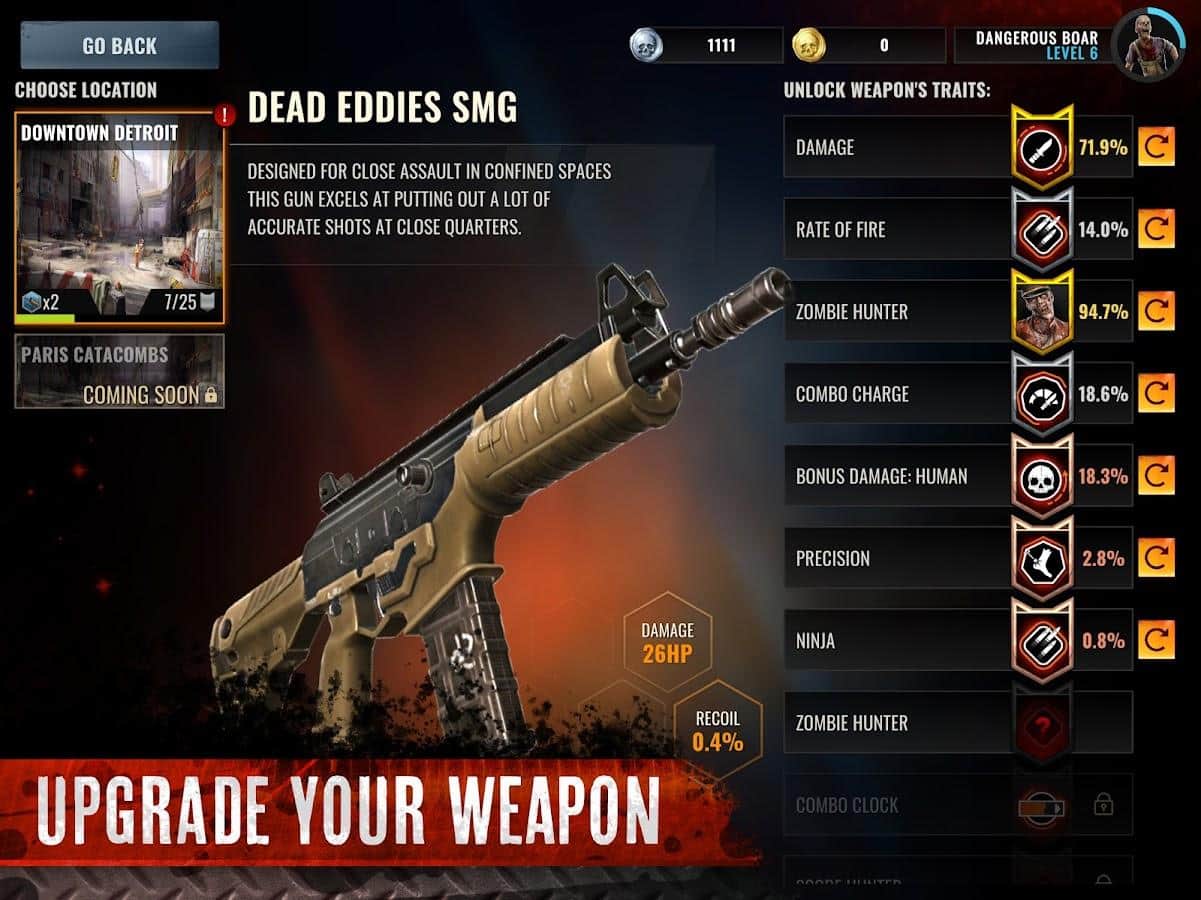Reroll the Ninja trait

(x=1156, y=640)
